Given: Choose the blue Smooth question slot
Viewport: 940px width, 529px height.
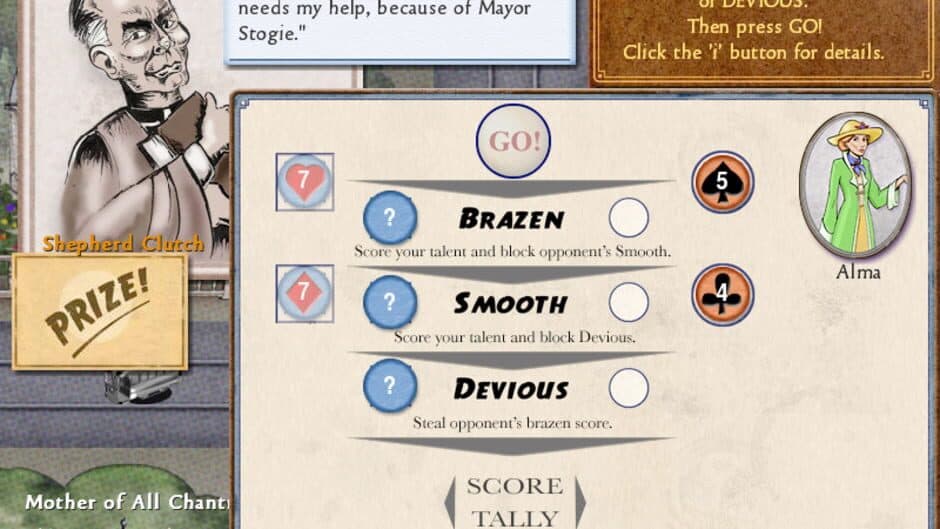Looking at the screenshot, I should click(389, 302).
